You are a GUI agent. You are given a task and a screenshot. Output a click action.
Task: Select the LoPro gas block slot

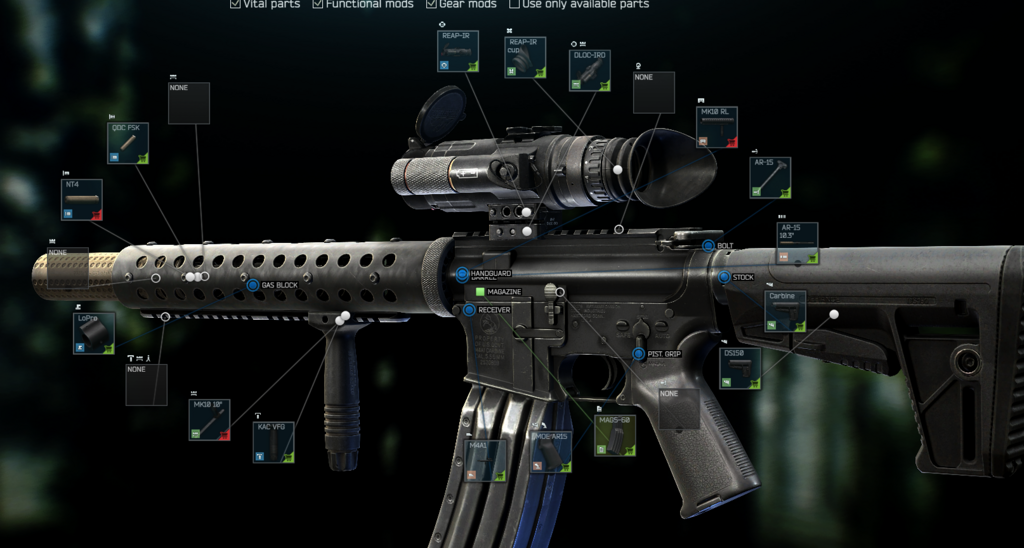94,333
